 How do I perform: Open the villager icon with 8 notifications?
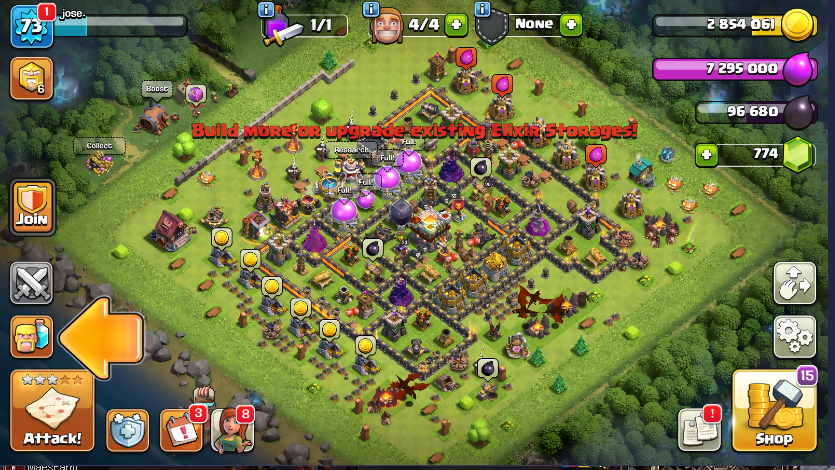pyautogui.click(x=231, y=430)
